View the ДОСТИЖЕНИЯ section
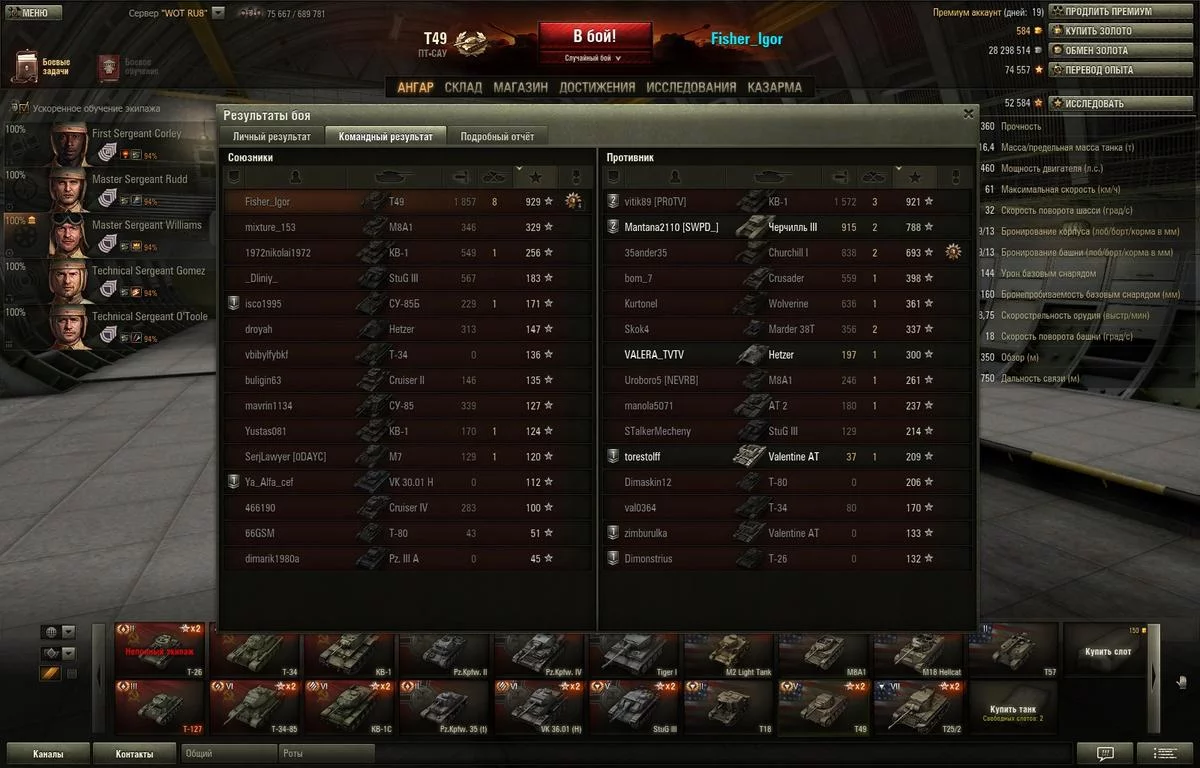 click(597, 87)
